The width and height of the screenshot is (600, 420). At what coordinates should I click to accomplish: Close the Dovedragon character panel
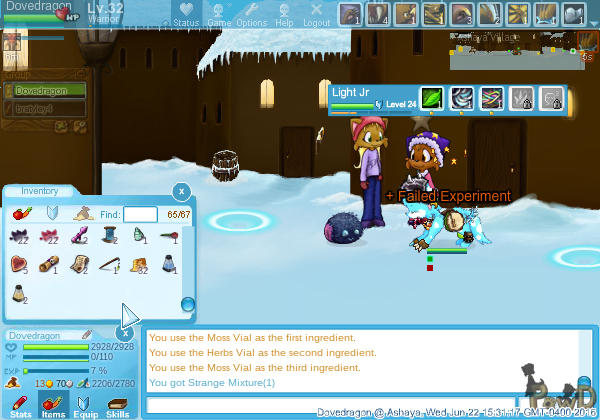pos(127,334)
